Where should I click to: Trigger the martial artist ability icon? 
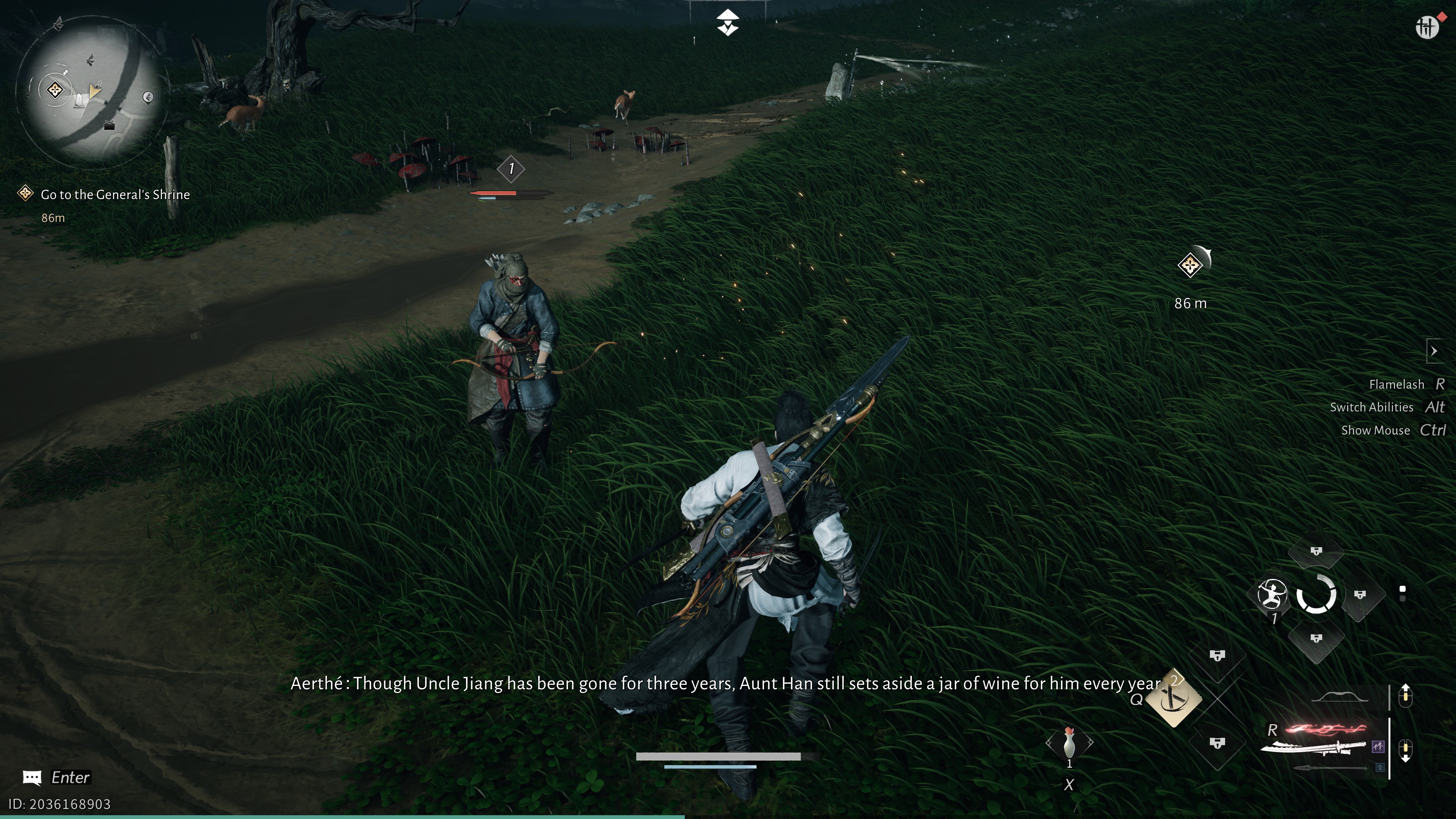1272,595
